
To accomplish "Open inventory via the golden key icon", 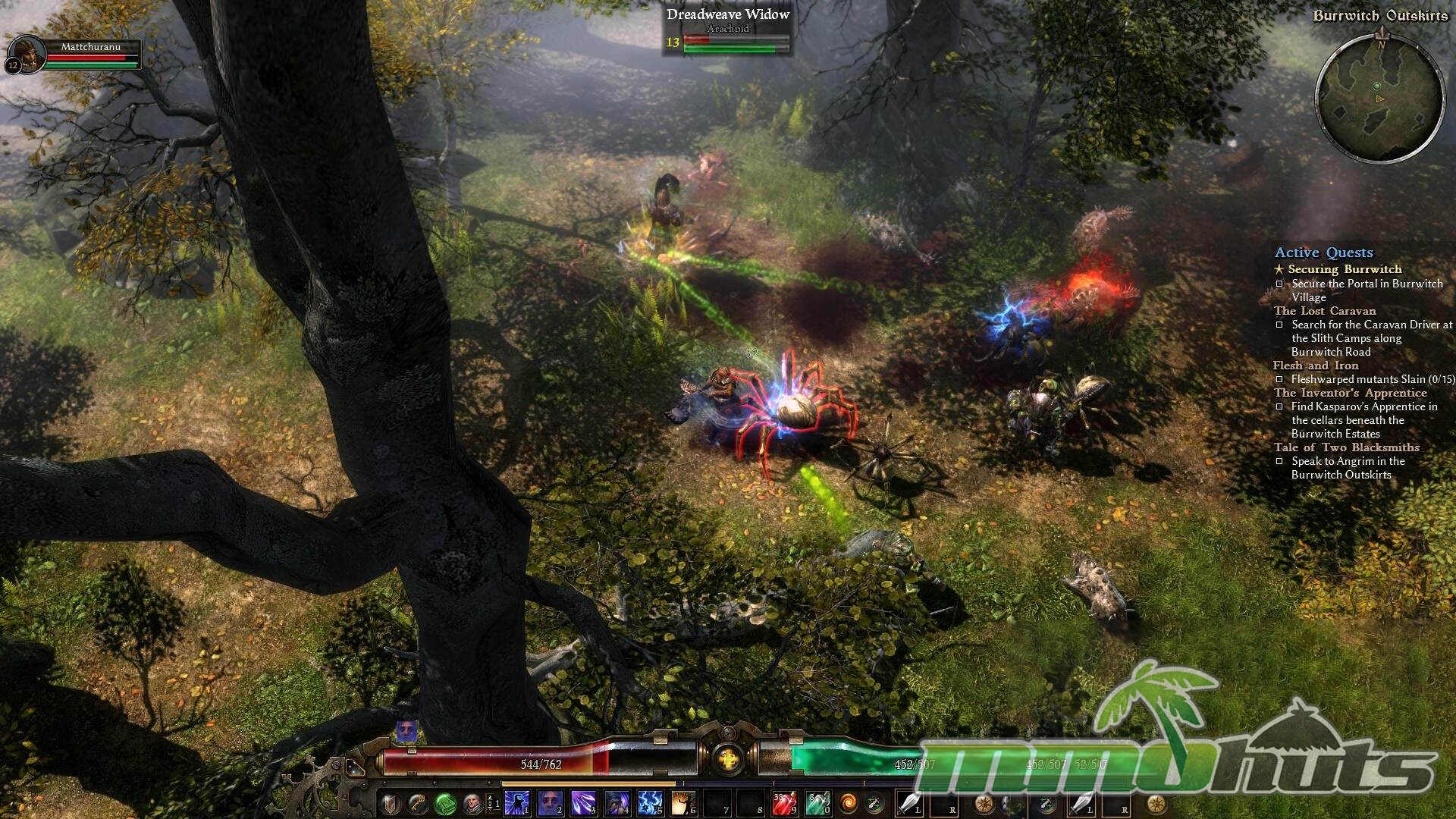I will pyautogui.click(x=418, y=803).
